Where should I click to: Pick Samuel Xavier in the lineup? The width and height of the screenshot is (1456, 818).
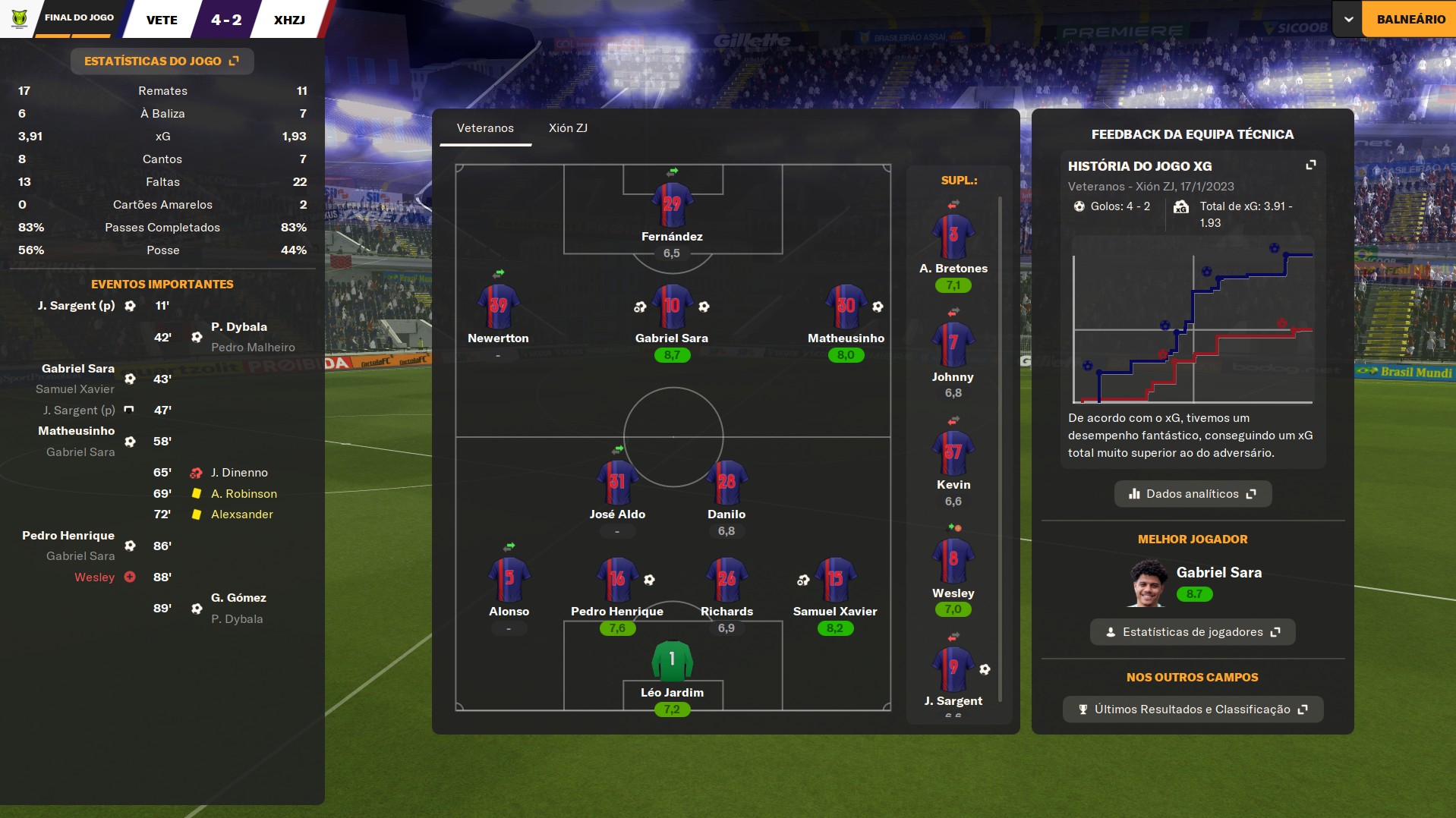[835, 579]
